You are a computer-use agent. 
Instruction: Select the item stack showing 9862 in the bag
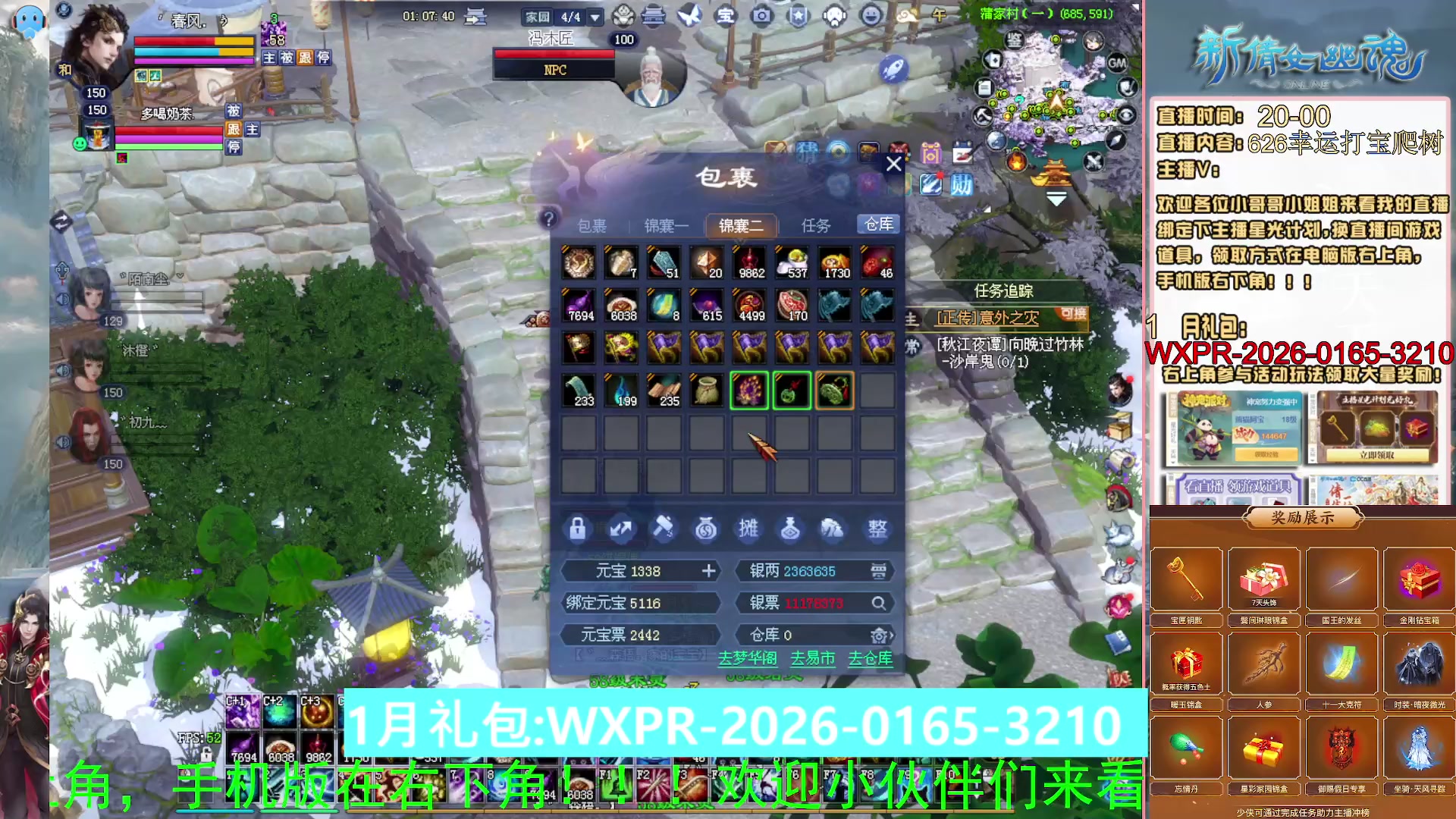(x=749, y=263)
